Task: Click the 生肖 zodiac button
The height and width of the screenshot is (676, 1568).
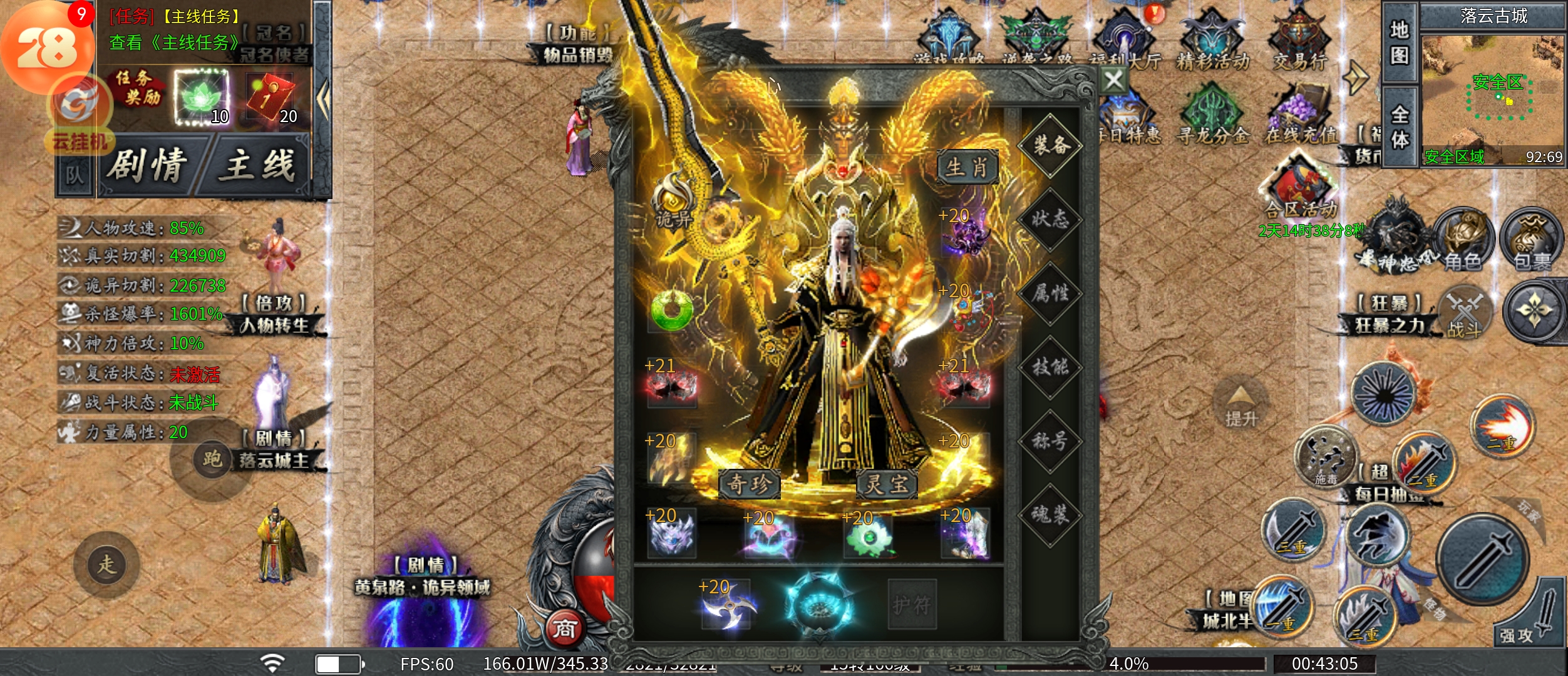Action: point(967,168)
